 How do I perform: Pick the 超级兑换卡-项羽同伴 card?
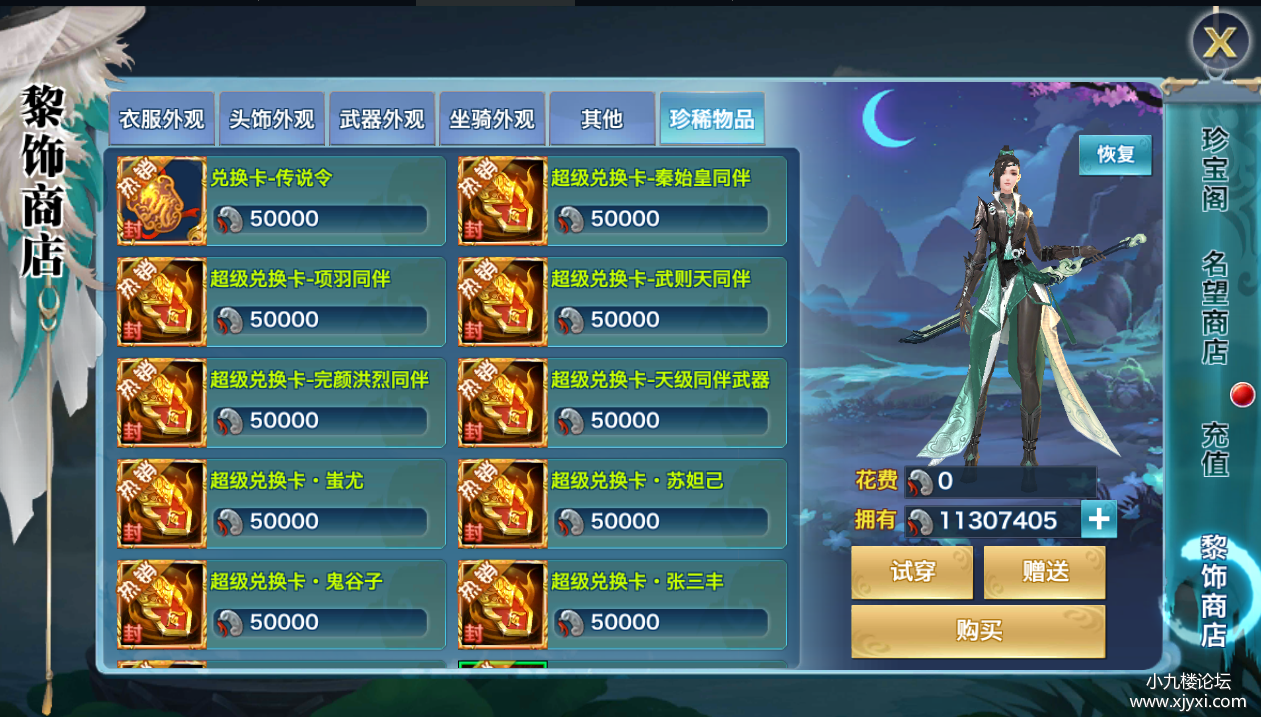[x=281, y=301]
